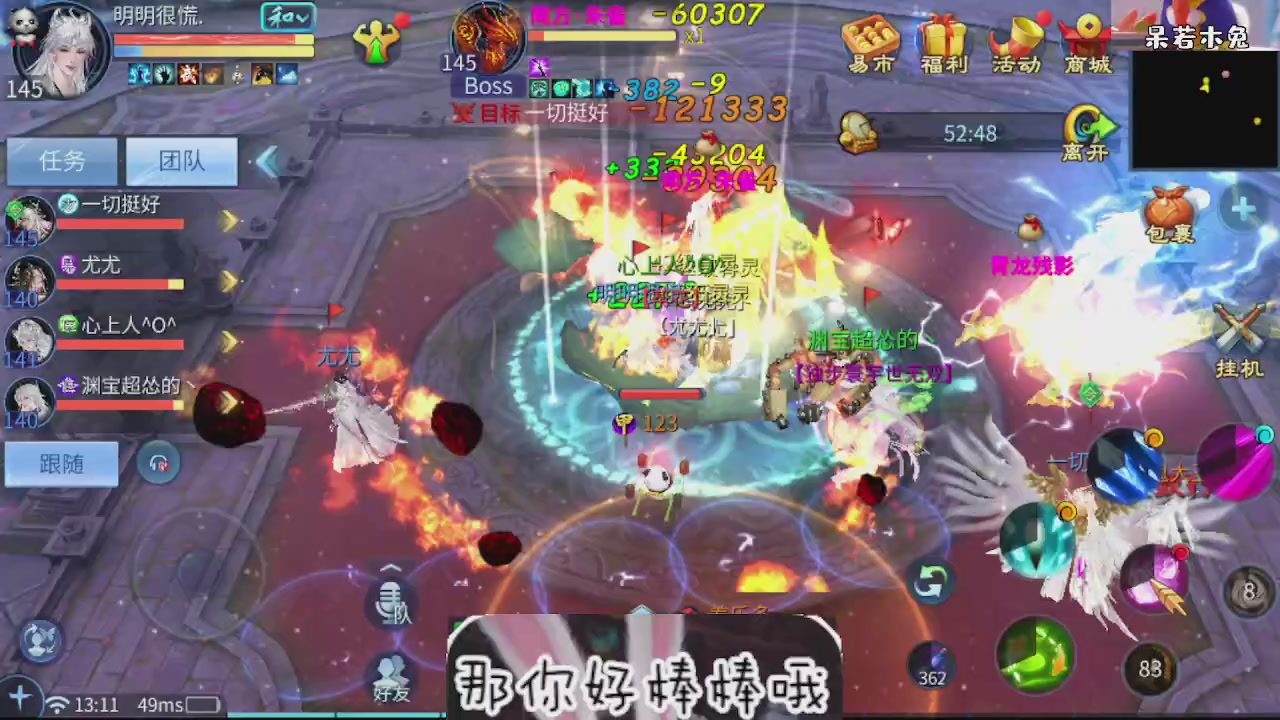Click the boss health bar at top
The image size is (1280, 720).
pyautogui.click(x=600, y=38)
